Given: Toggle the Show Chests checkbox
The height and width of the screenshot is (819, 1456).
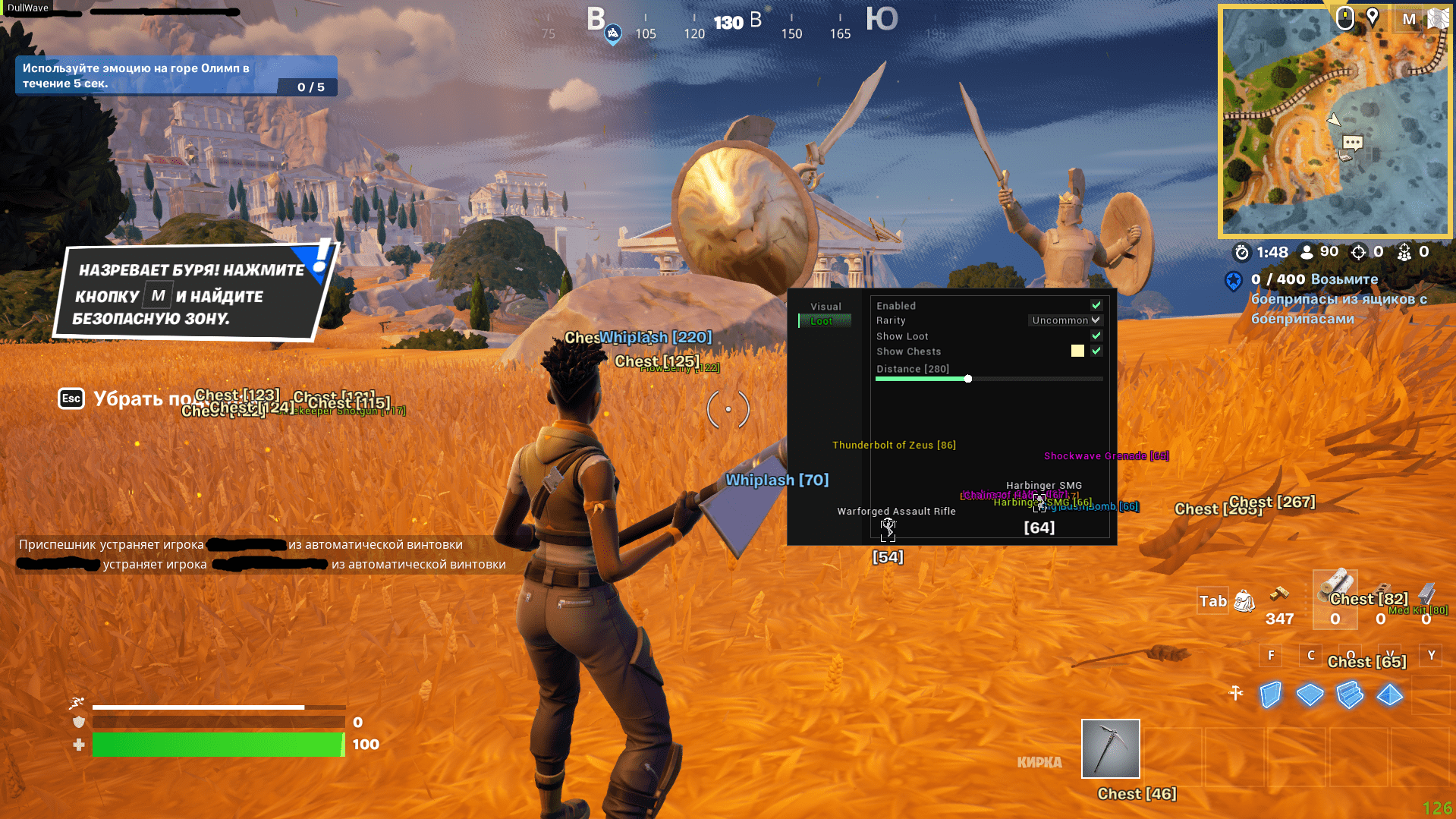Looking at the screenshot, I should pos(1095,351).
